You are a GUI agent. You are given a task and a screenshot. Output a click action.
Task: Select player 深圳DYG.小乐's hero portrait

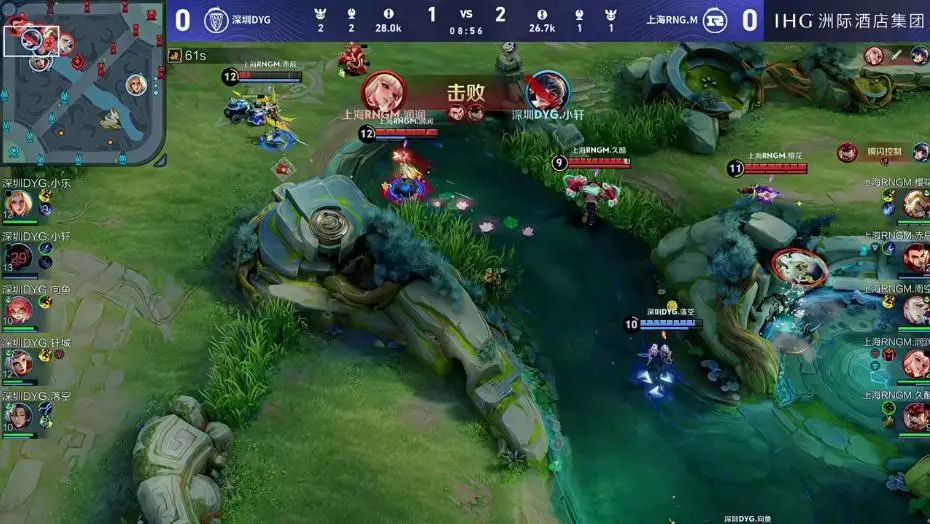[x=19, y=205]
